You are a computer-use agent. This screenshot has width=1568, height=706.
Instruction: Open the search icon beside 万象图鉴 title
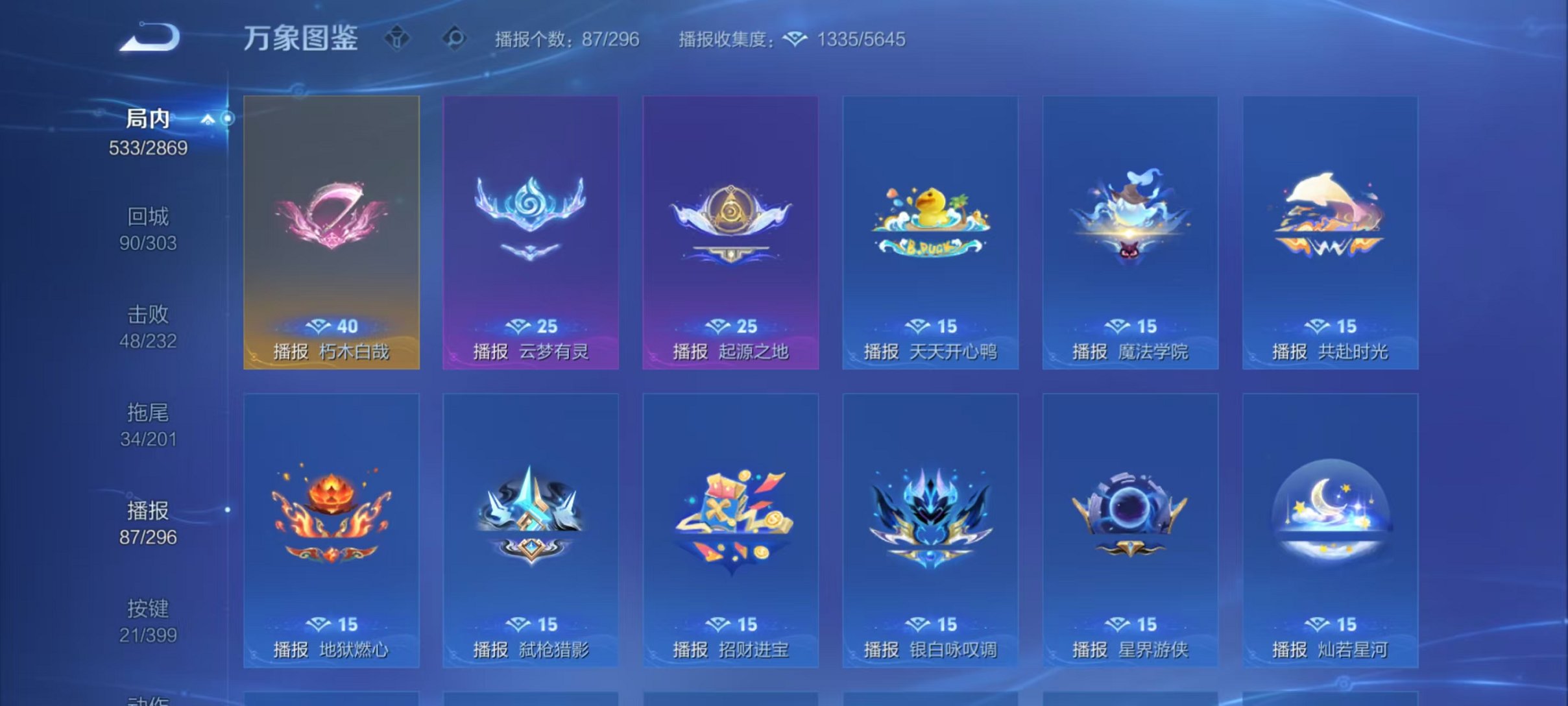[456, 38]
